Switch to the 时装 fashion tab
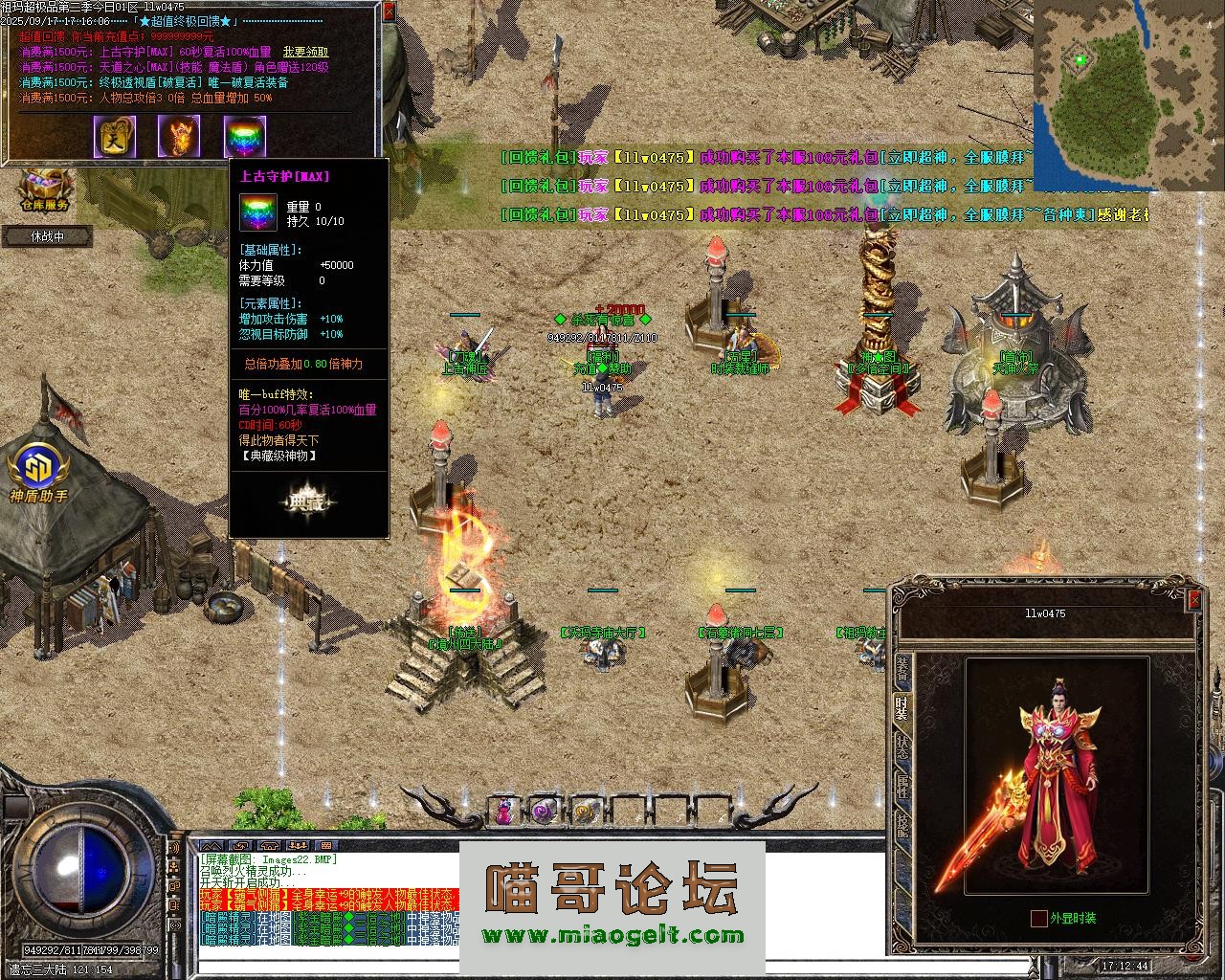 [902, 707]
